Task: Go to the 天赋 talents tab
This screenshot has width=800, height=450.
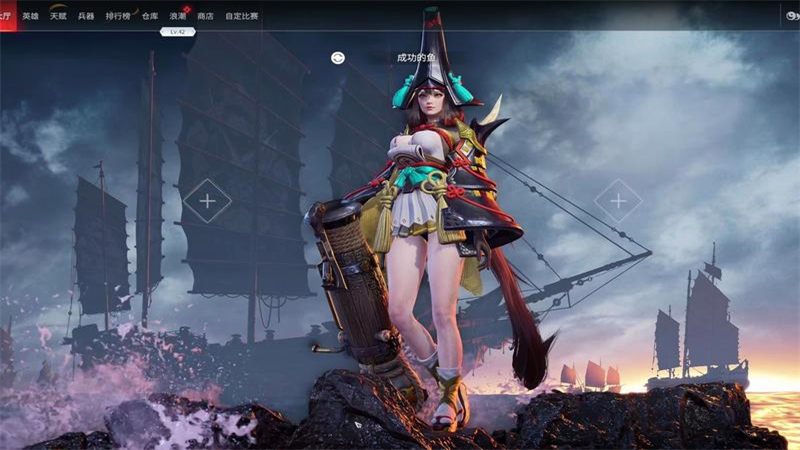Action: pos(58,16)
